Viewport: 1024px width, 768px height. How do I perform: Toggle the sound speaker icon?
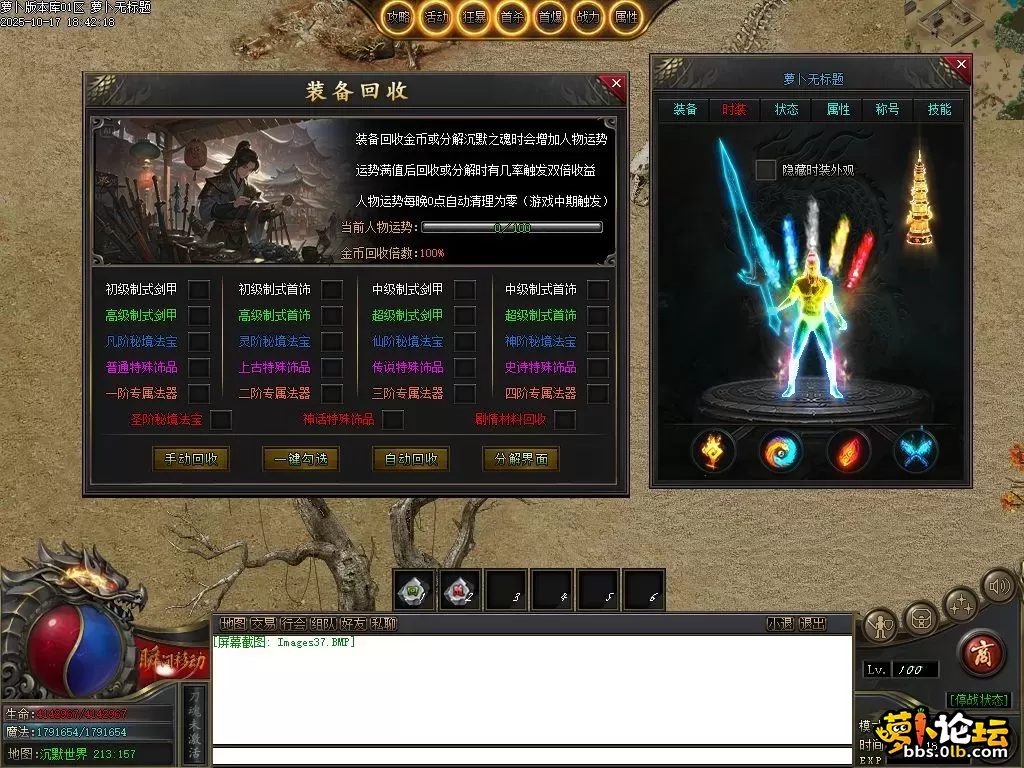997,586
